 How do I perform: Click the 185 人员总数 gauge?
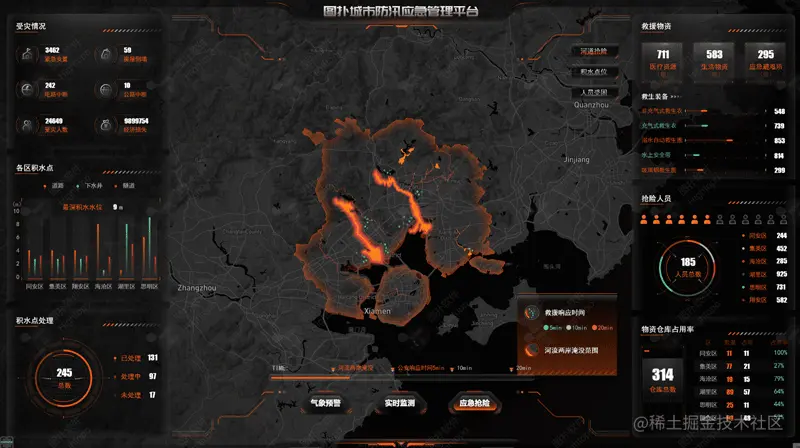coord(687,266)
